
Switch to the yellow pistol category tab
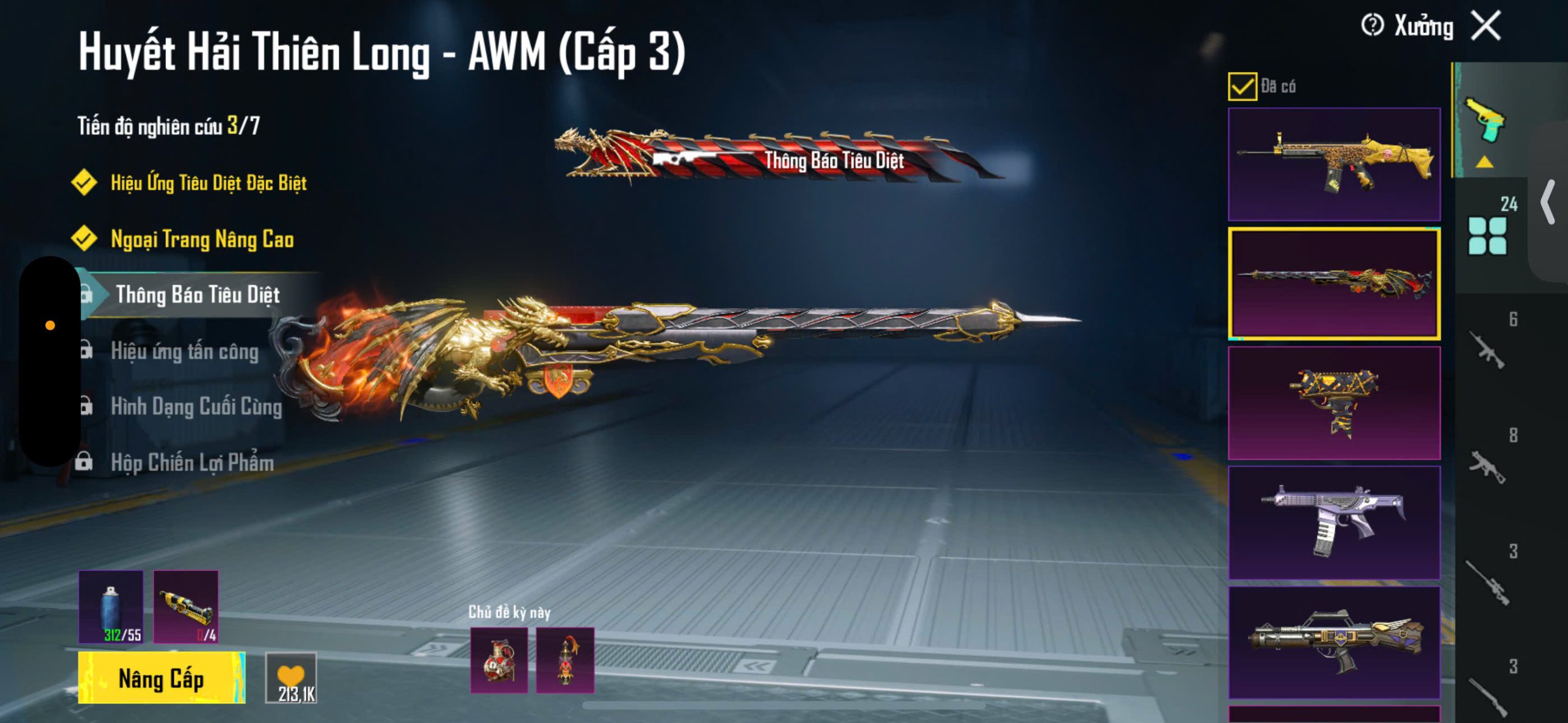point(1485,121)
